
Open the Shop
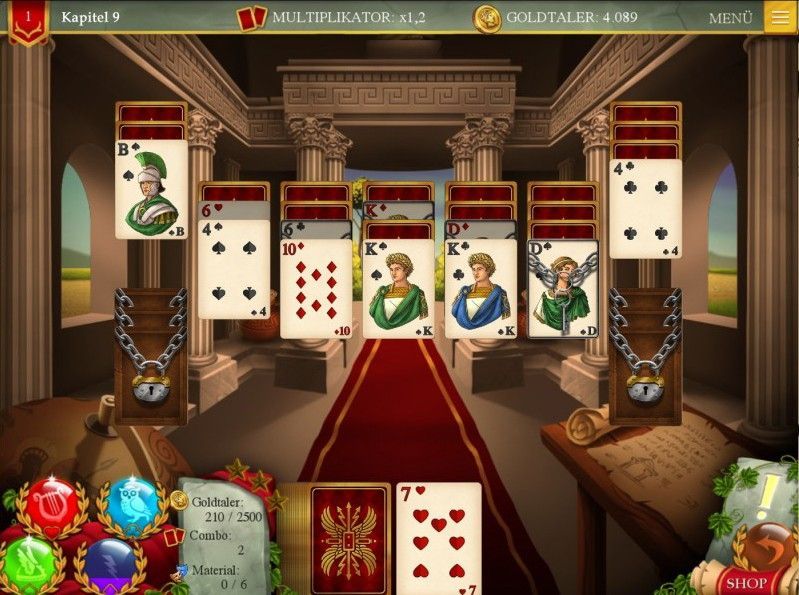(747, 582)
